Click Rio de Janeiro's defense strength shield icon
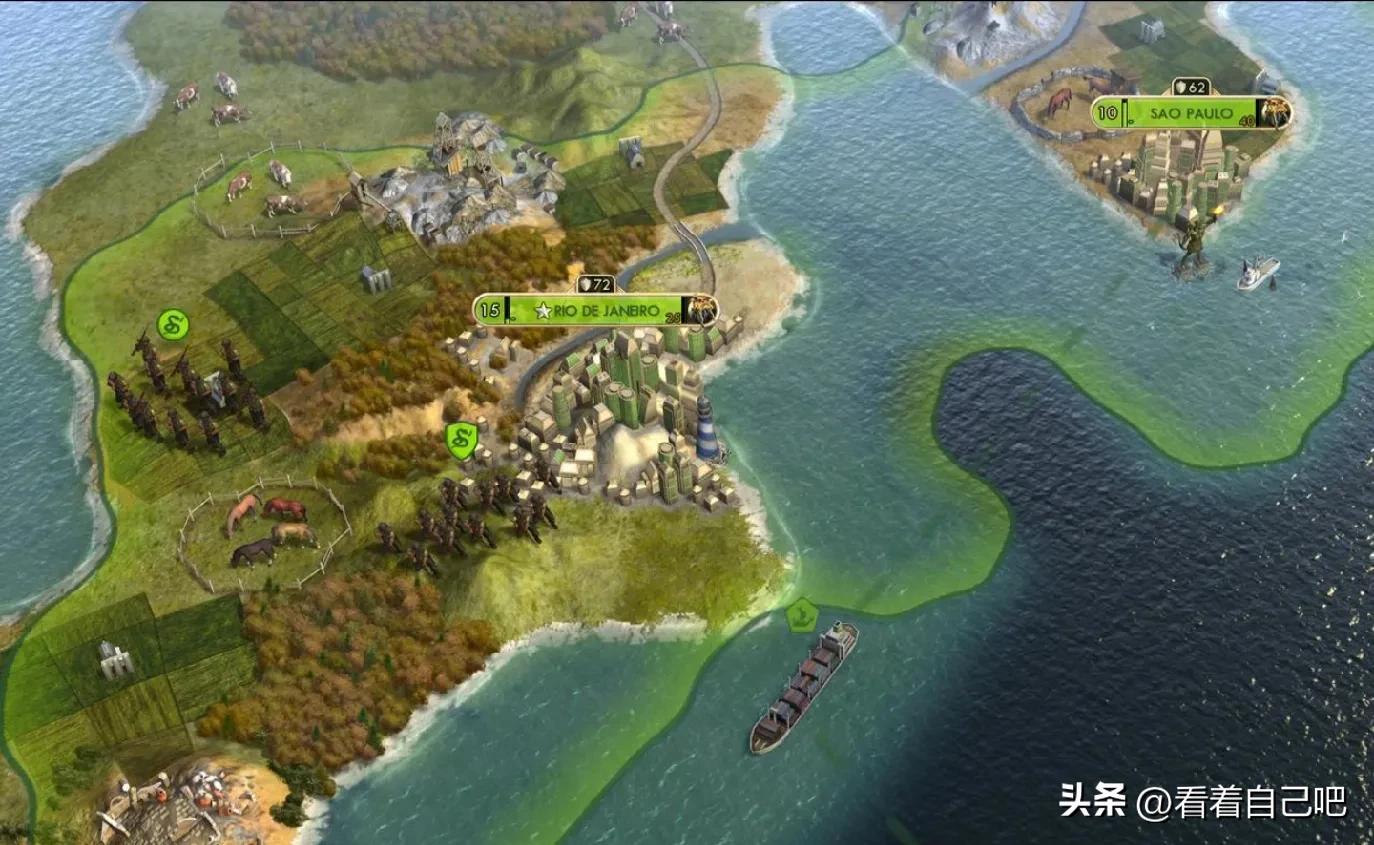This screenshot has height=845, width=1374. pyautogui.click(x=585, y=283)
